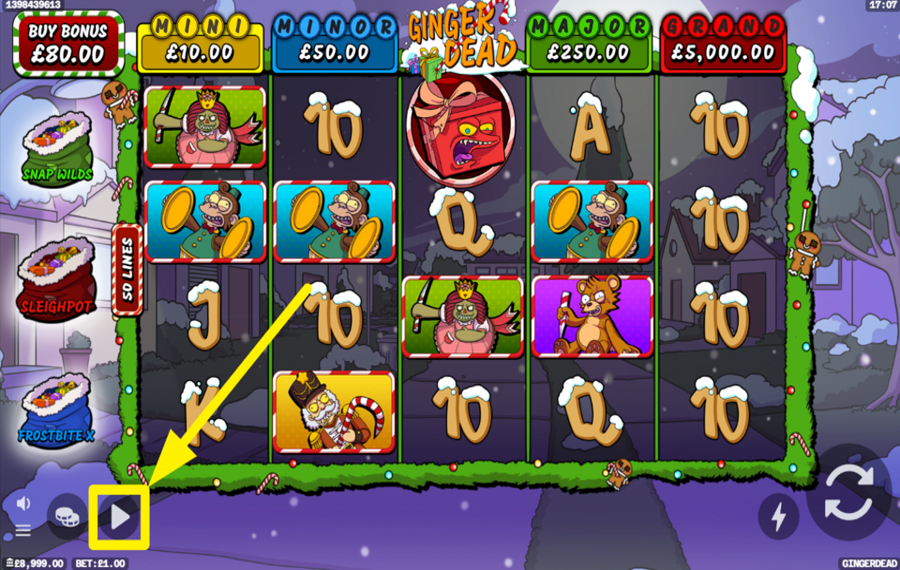Open the Buy Bonus £80.00 offer

tap(69, 44)
